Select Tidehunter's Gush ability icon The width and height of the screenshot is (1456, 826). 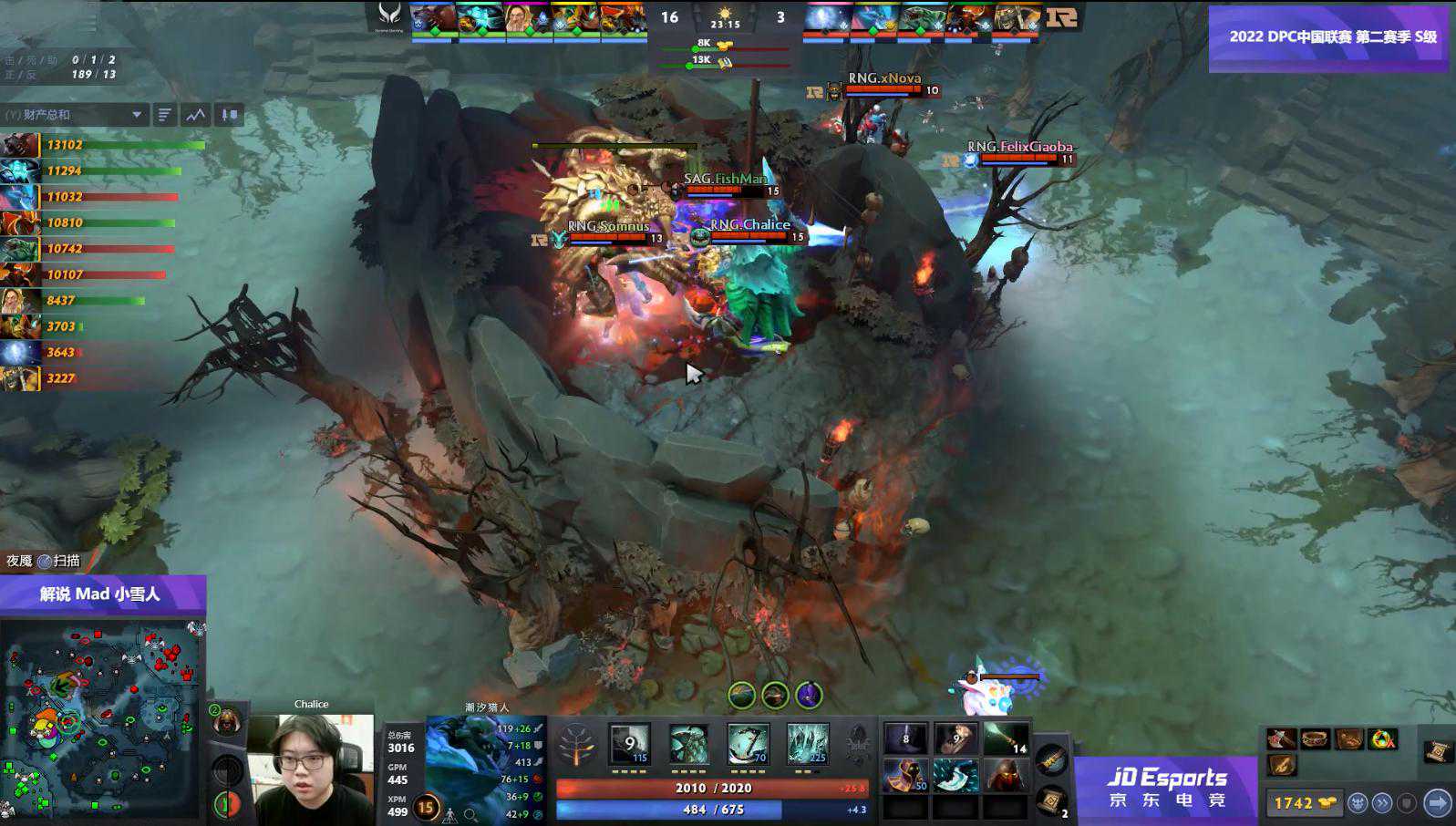click(x=630, y=745)
